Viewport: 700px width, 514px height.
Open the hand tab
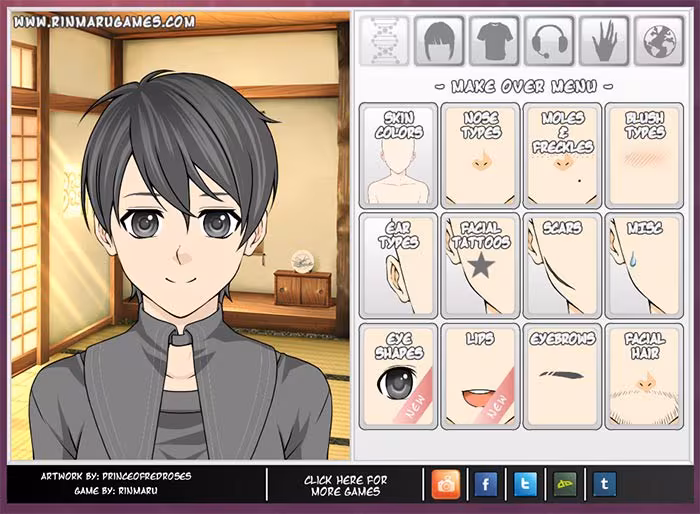604,41
